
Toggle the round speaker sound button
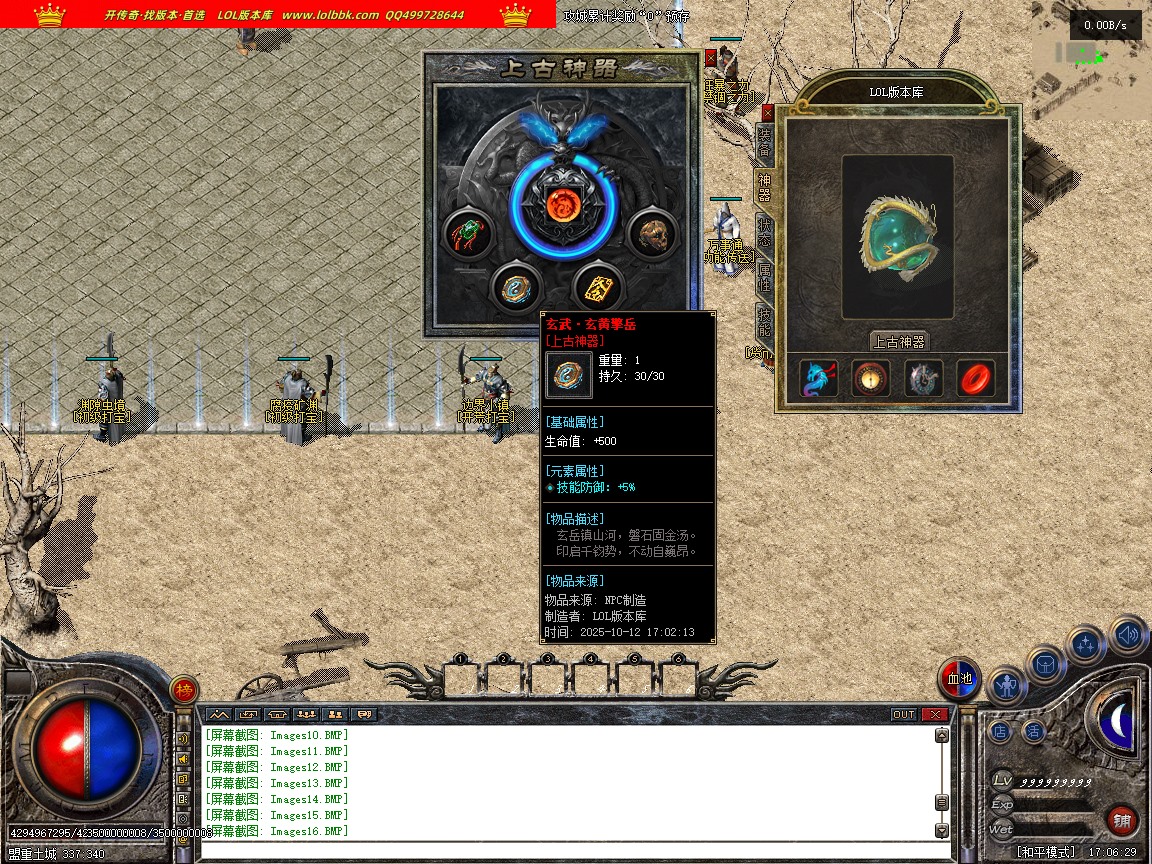click(x=1128, y=634)
